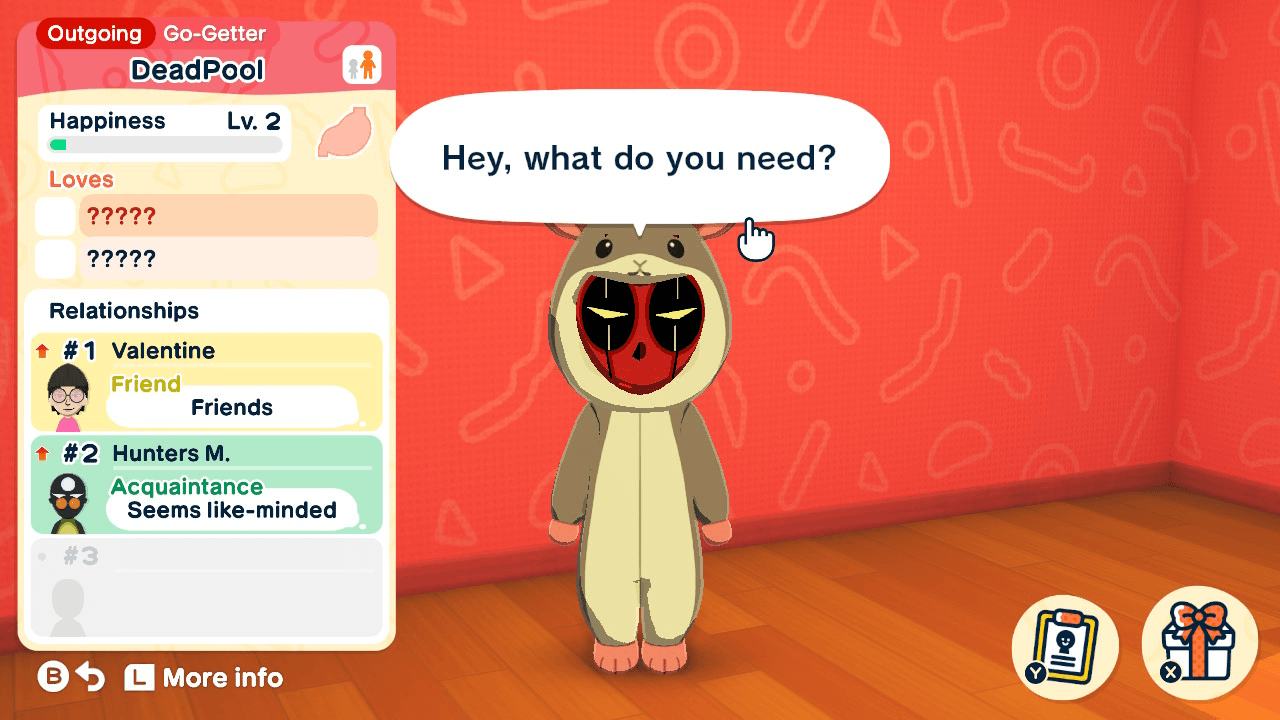The width and height of the screenshot is (1280, 720).
Task: Click the Acquaintance label under Hunters M.
Action: coord(188,487)
